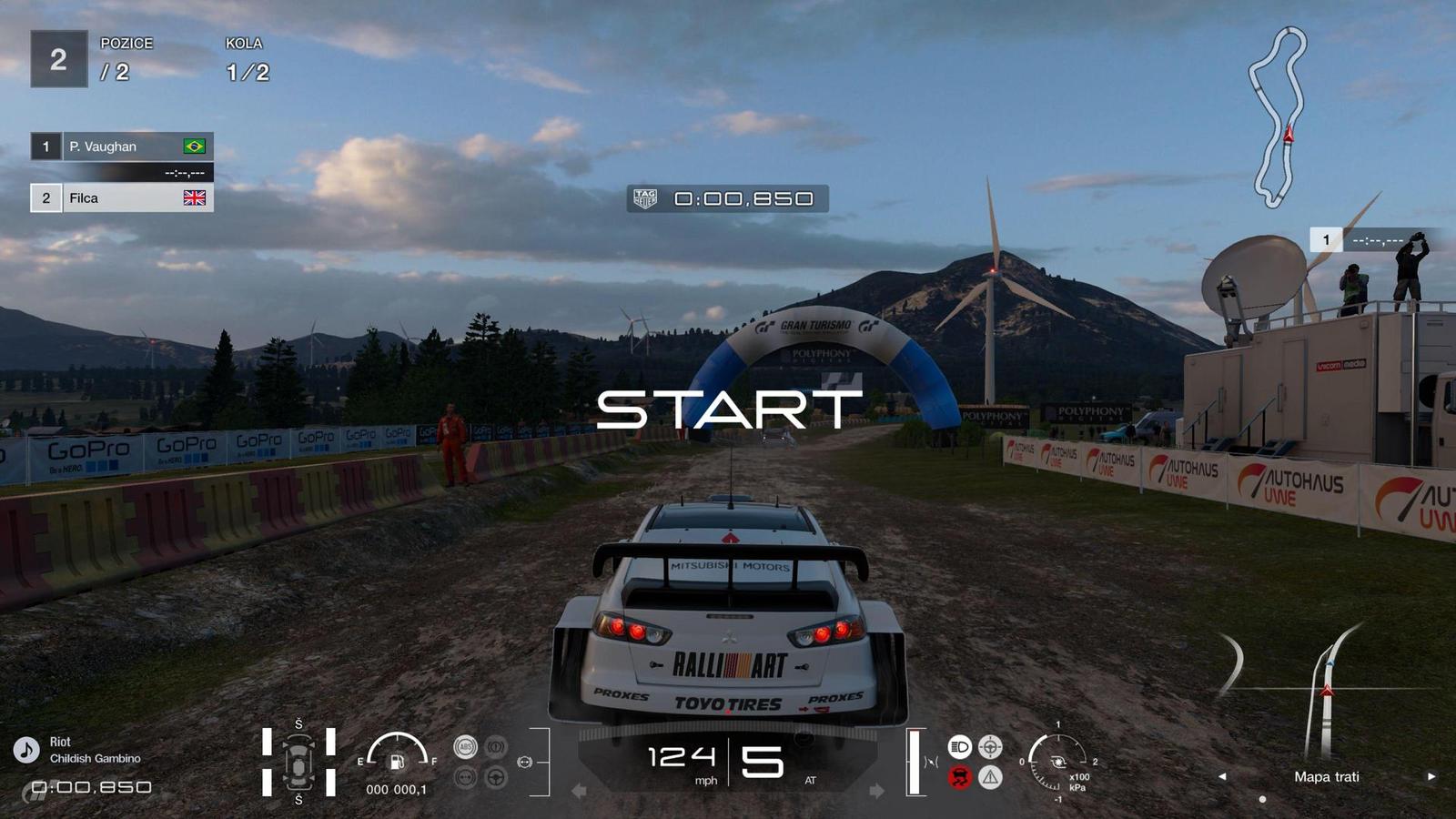The height and width of the screenshot is (819, 1456).
Task: Click the grey steering wheel assist icon
Action: point(496,777)
